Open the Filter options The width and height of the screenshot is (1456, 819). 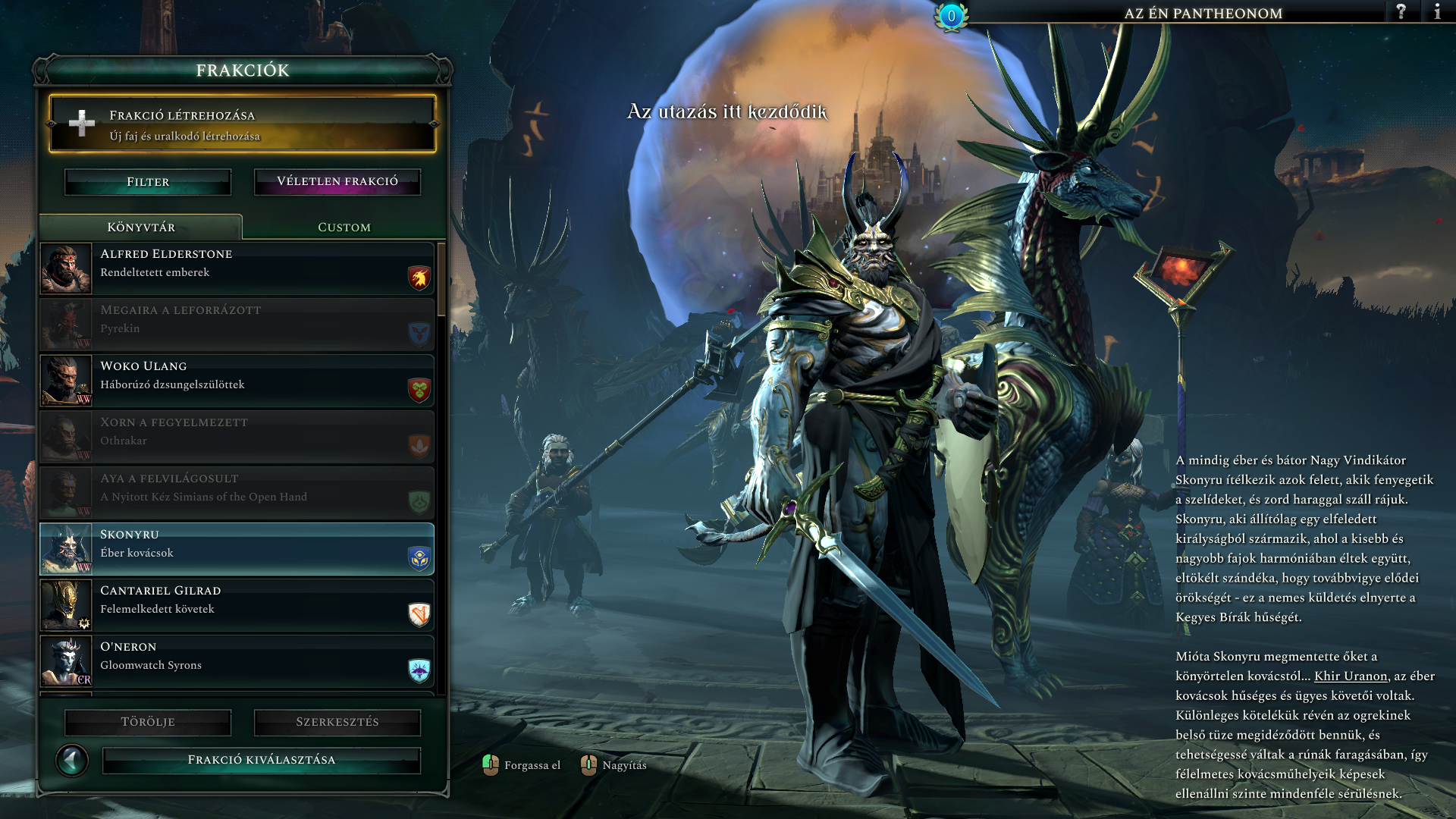click(148, 182)
